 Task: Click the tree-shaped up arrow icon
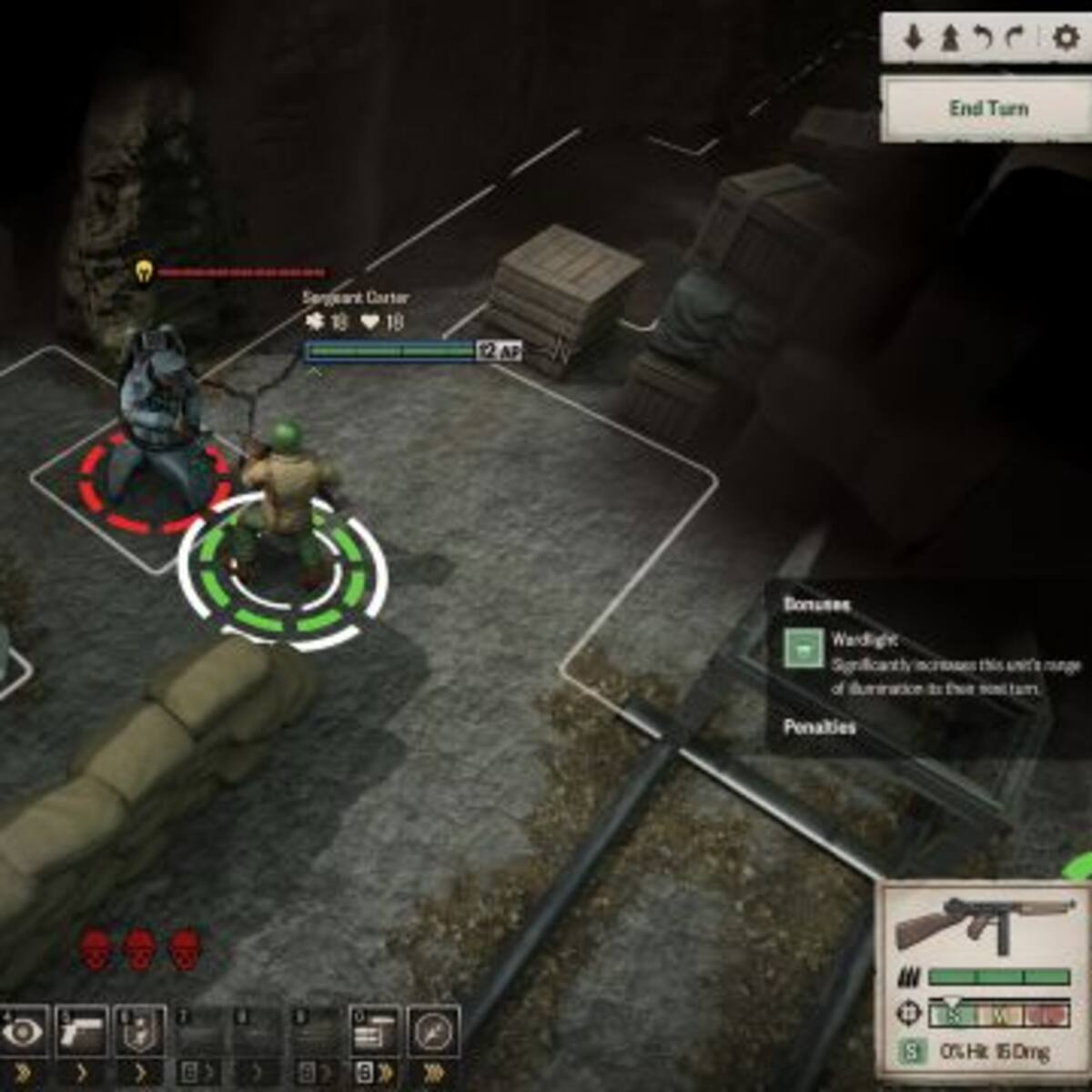coord(949,38)
